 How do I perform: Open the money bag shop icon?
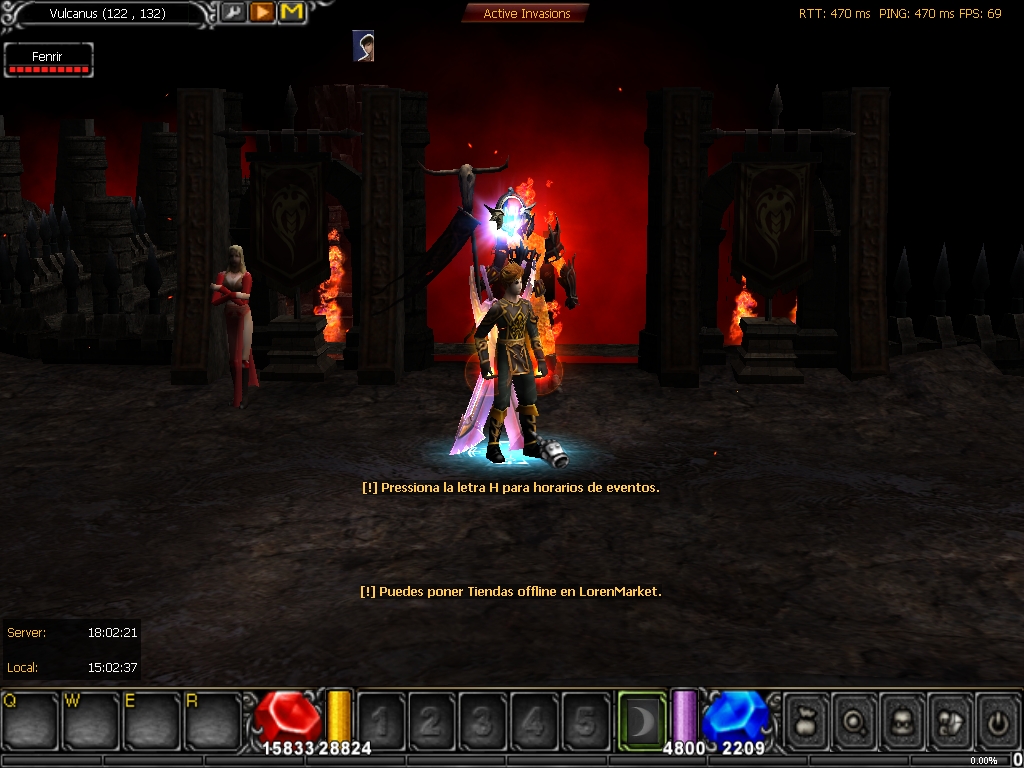pos(806,720)
